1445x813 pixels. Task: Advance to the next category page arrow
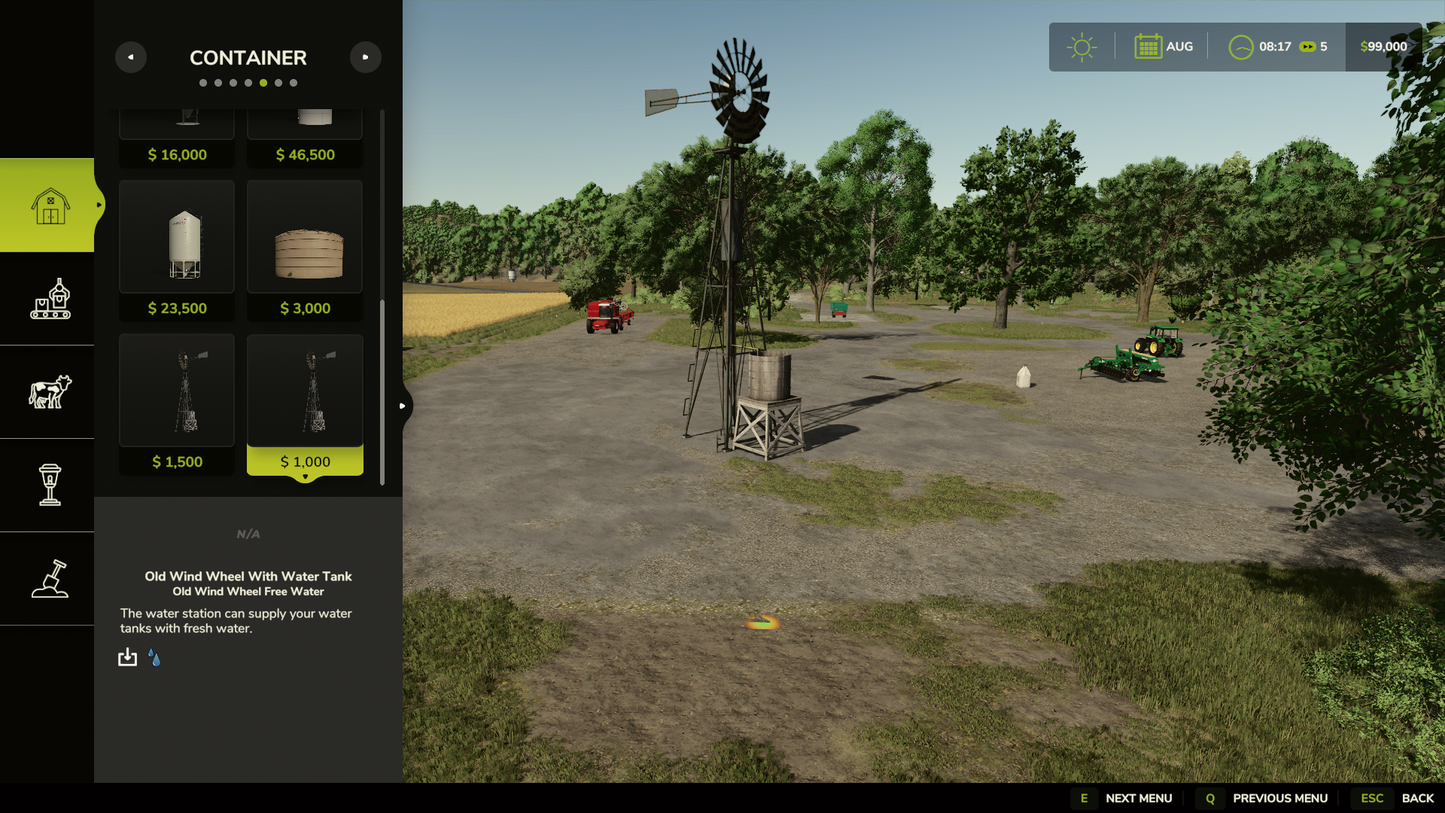pos(365,57)
